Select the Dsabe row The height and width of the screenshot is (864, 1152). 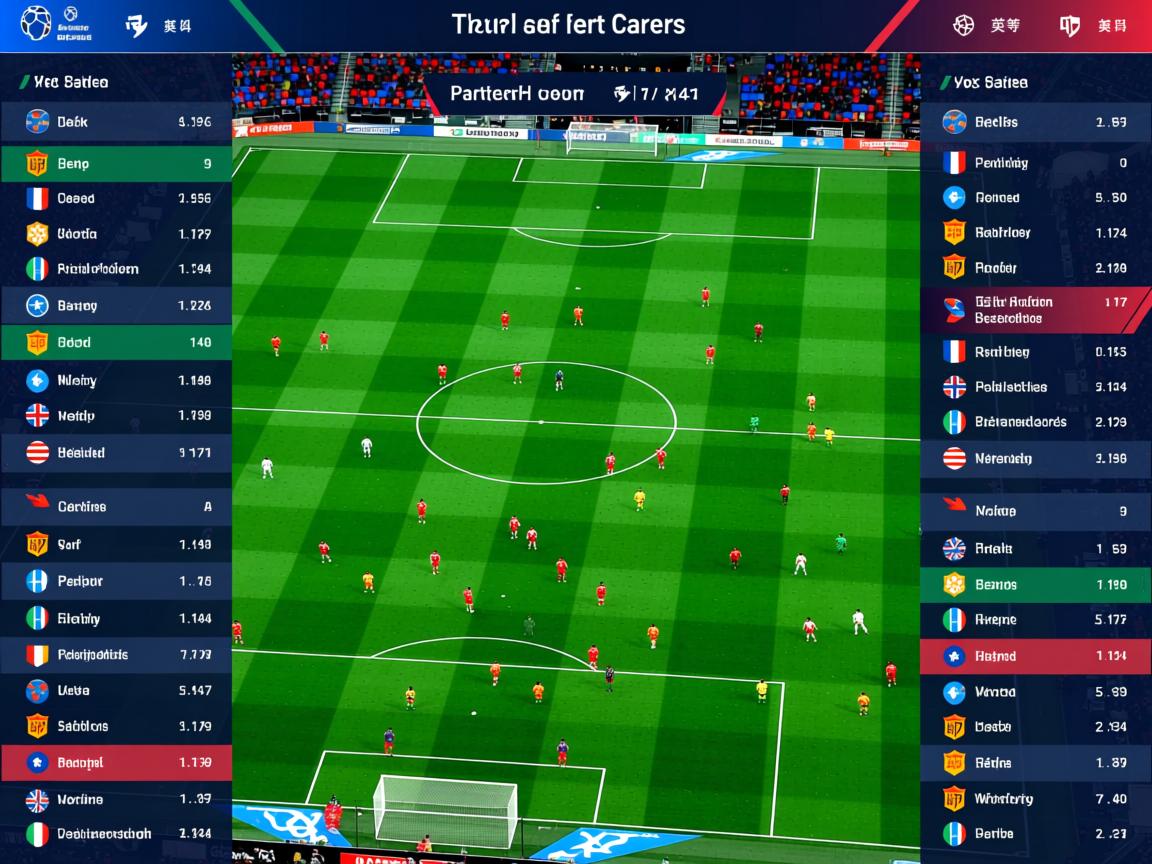[1036, 727]
